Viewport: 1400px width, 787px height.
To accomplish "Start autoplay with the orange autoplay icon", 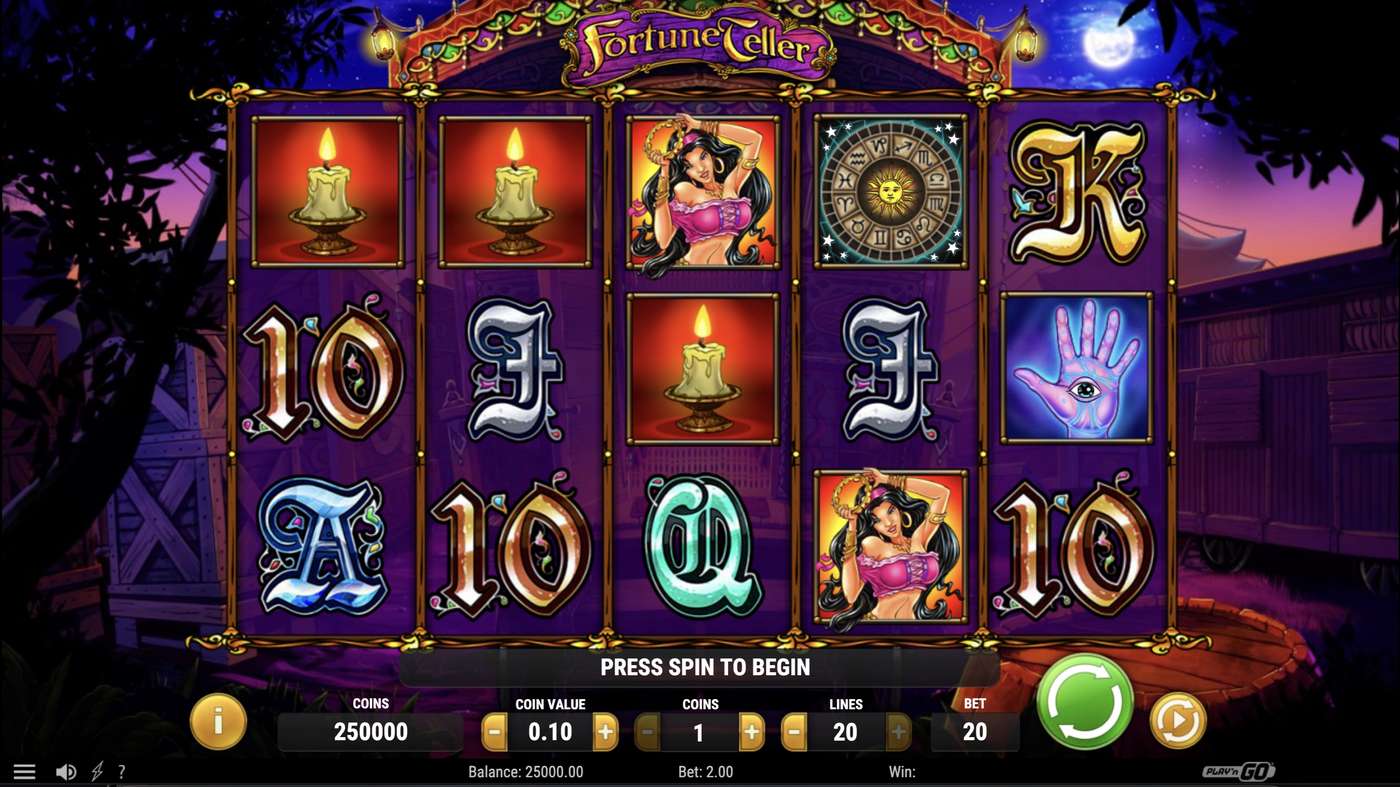I will point(1177,720).
